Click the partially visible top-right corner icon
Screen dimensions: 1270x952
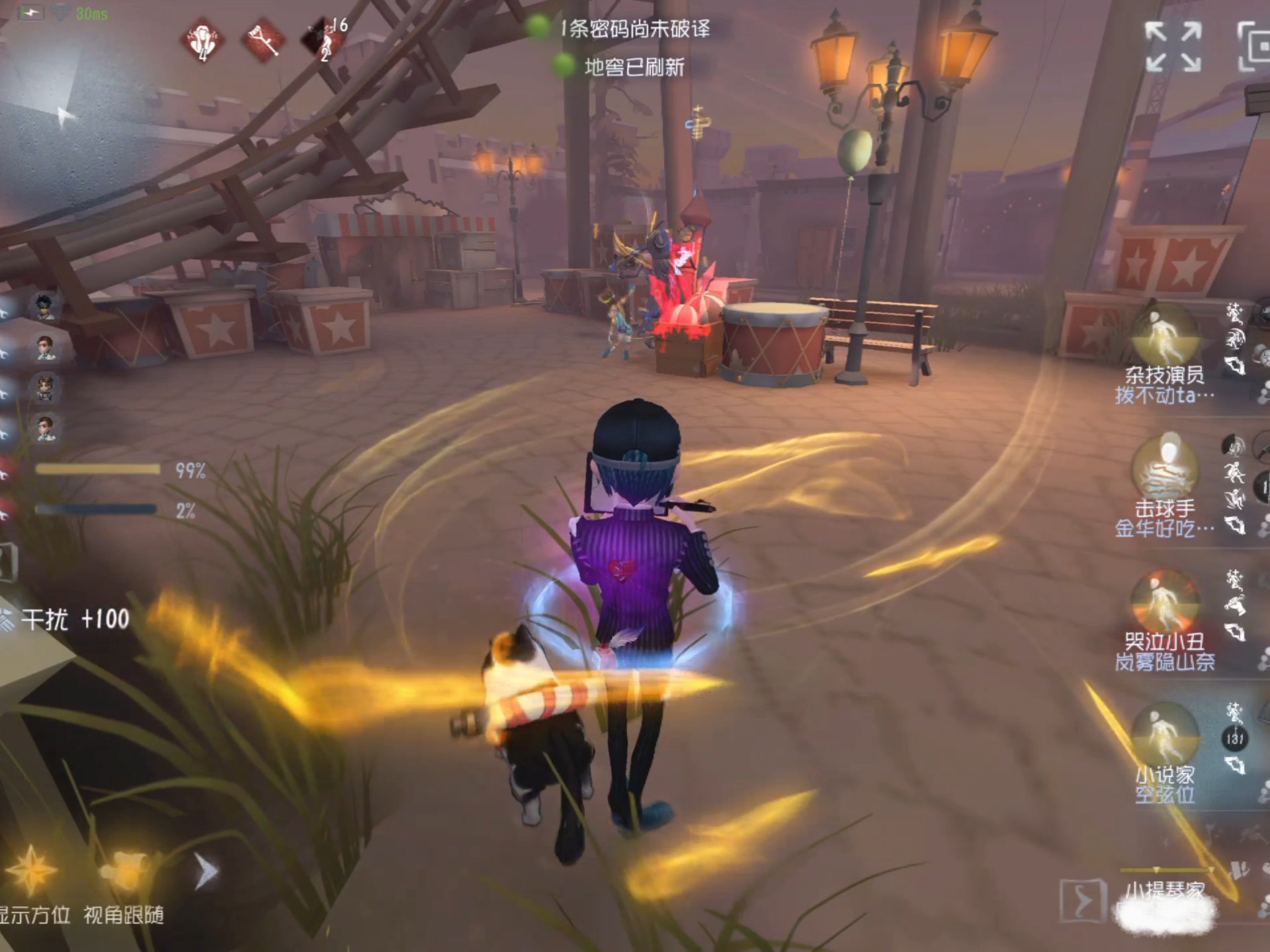pyautogui.click(x=1254, y=46)
